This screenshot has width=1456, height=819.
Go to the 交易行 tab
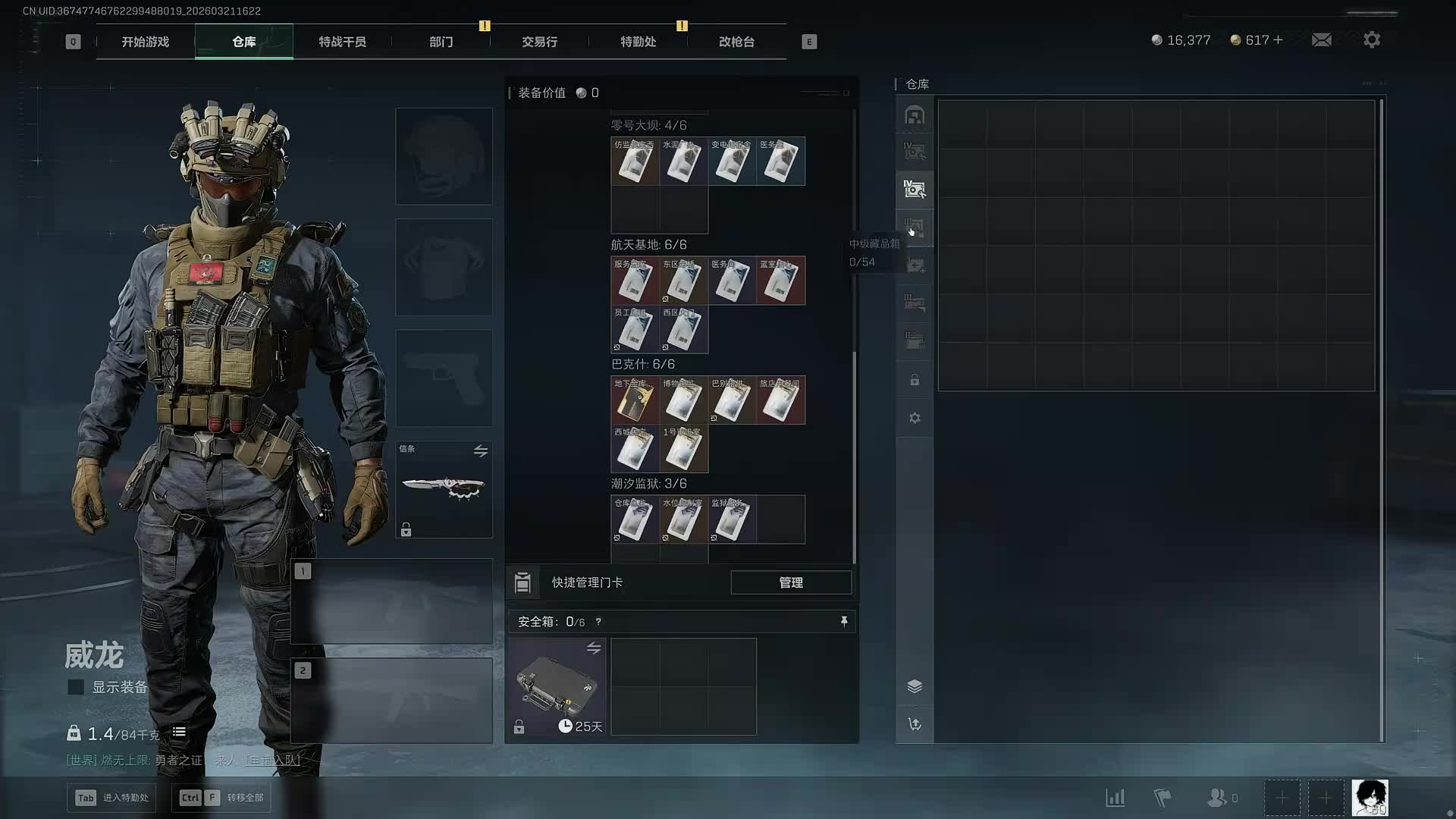[539, 42]
